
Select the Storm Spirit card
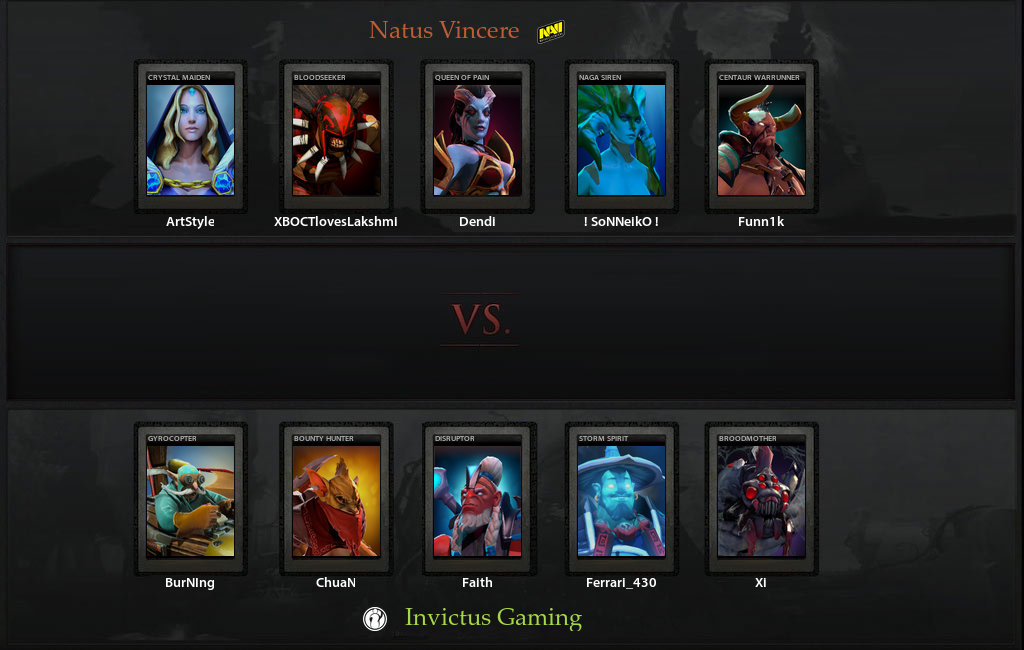tap(621, 499)
